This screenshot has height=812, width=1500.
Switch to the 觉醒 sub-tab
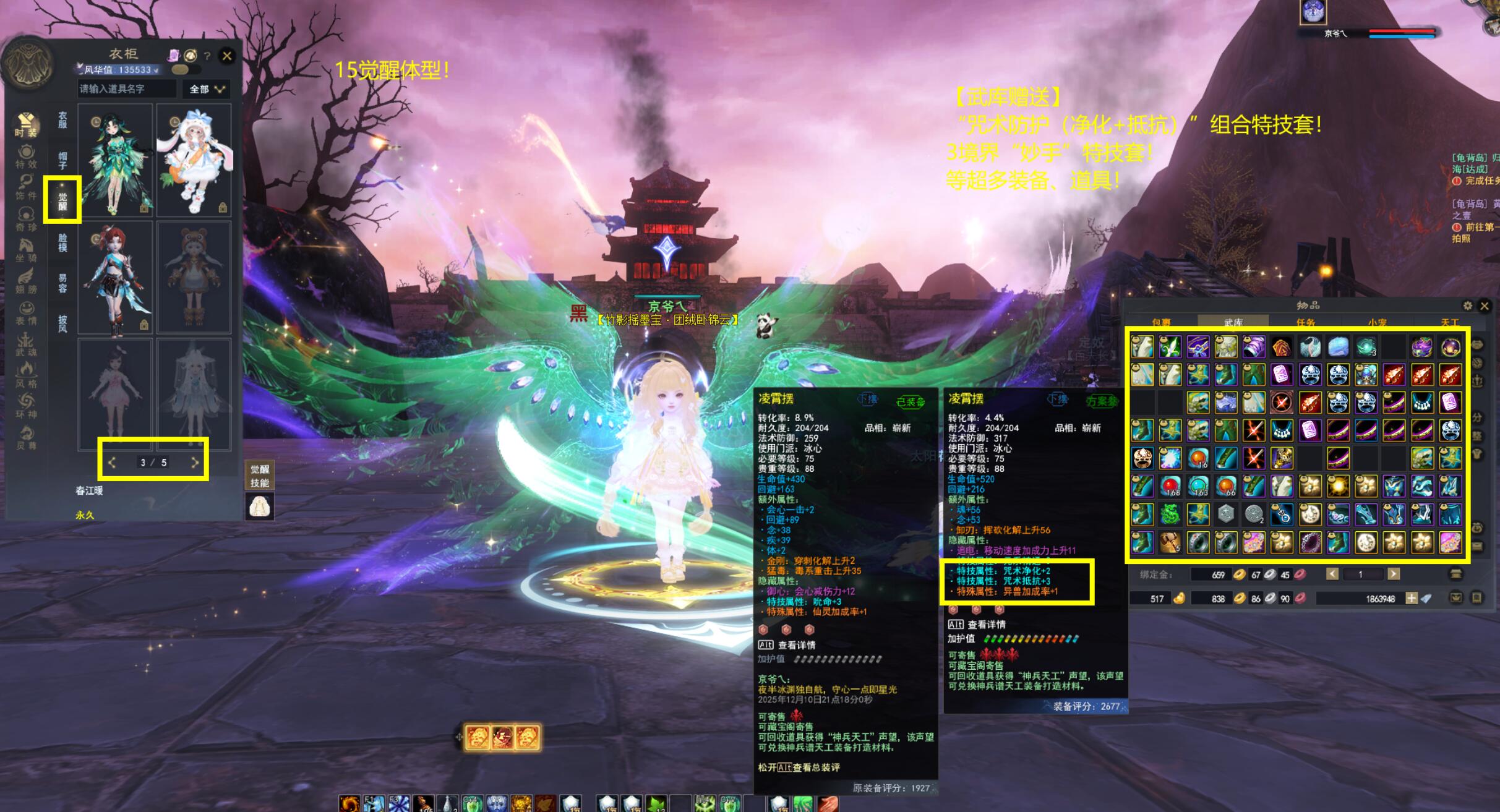coord(62,200)
